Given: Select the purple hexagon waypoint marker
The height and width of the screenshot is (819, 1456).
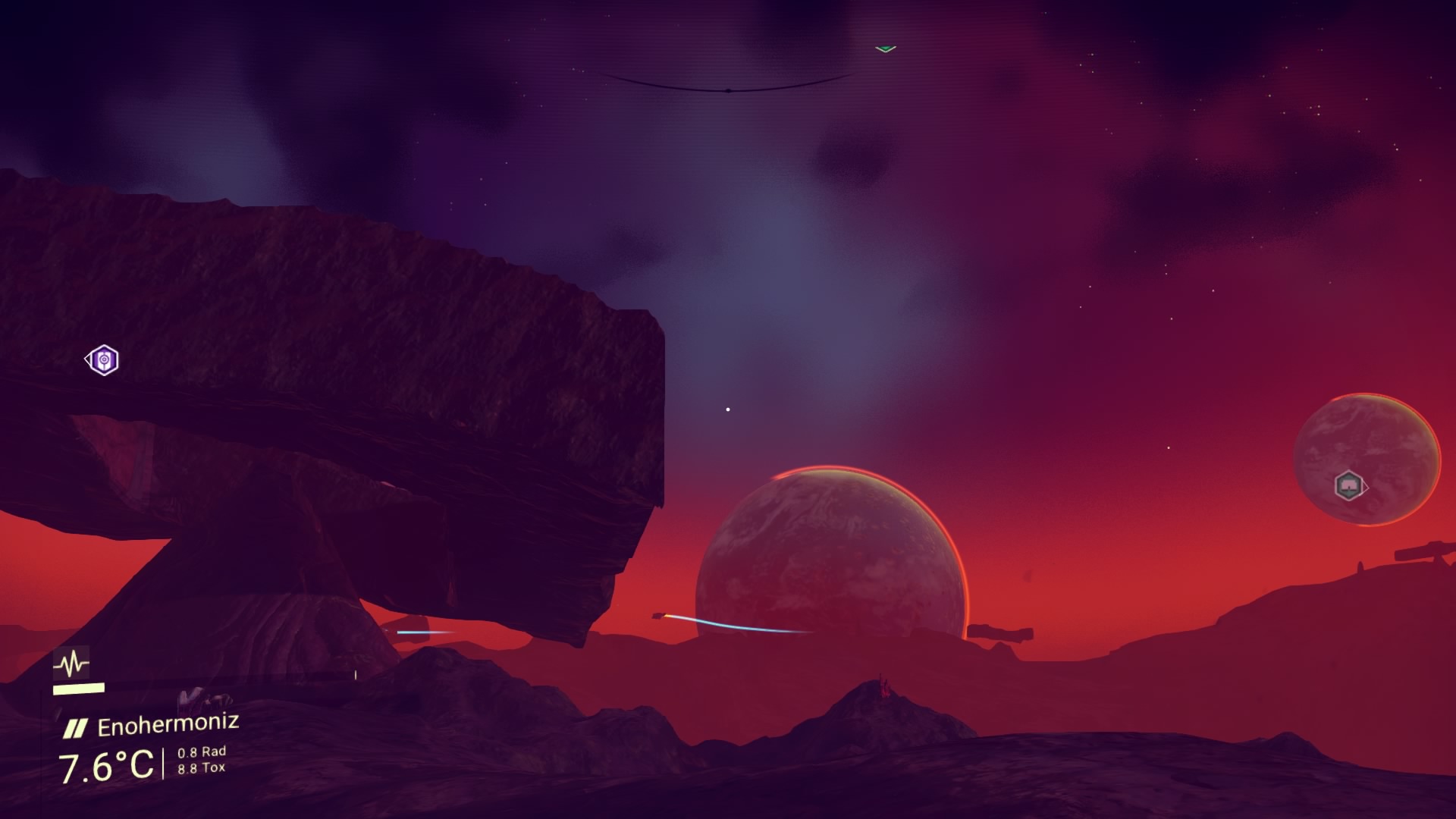Looking at the screenshot, I should click(103, 360).
